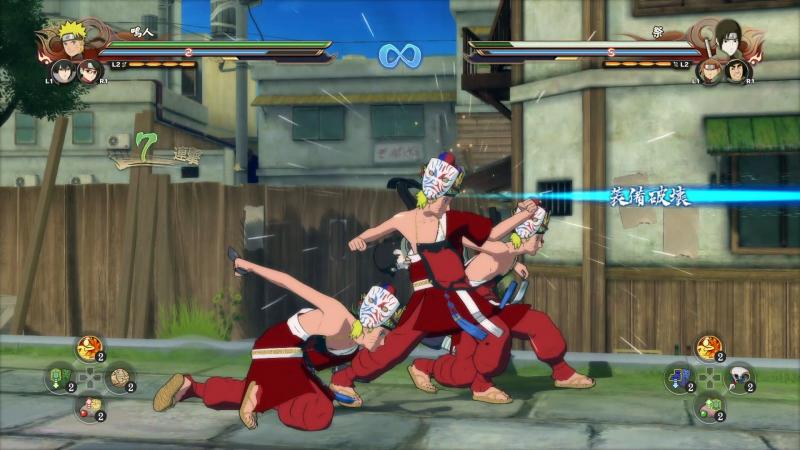Use Sai's orange item in the top slot
The image size is (800, 450).
708,349
